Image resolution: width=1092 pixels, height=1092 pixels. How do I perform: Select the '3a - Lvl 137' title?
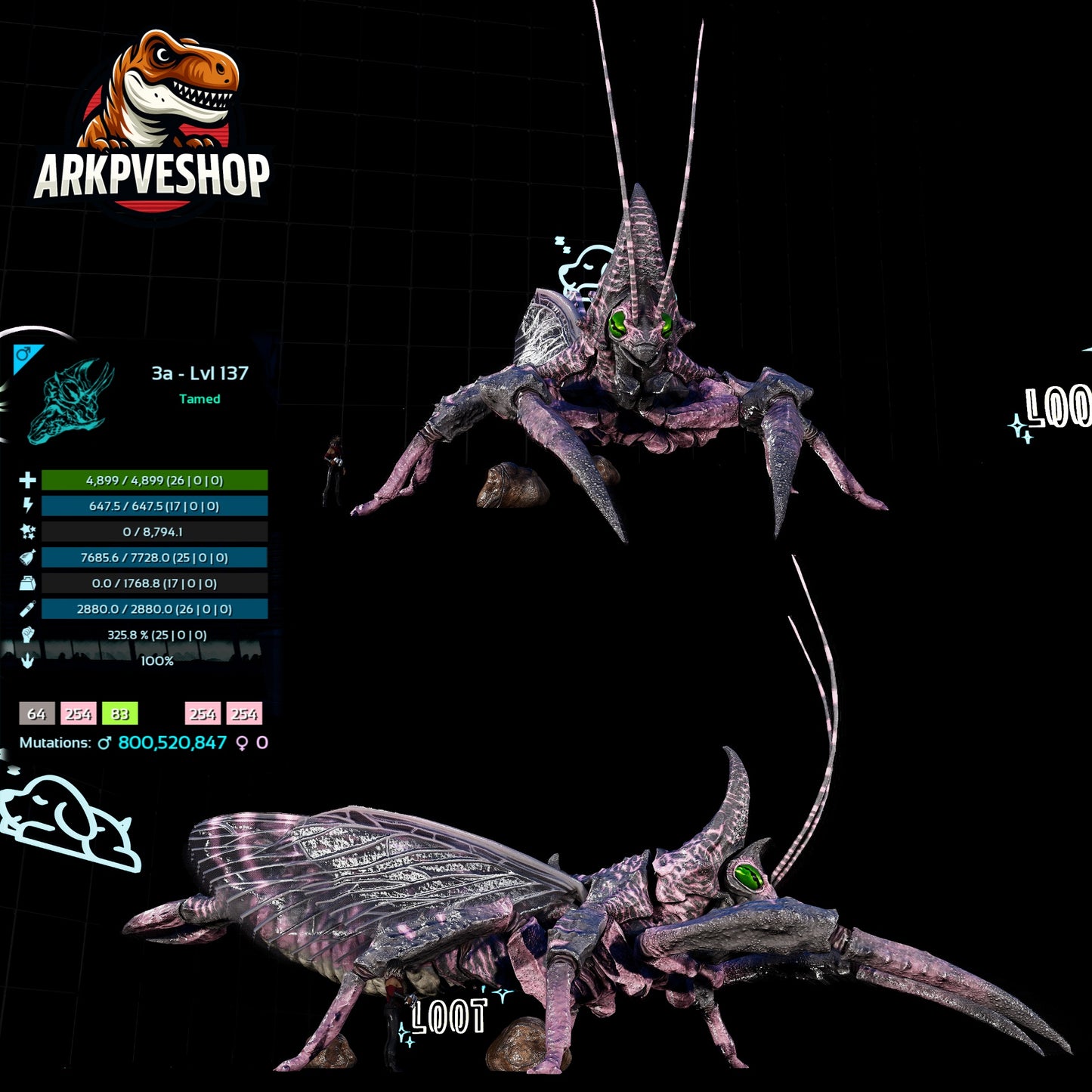pos(200,372)
